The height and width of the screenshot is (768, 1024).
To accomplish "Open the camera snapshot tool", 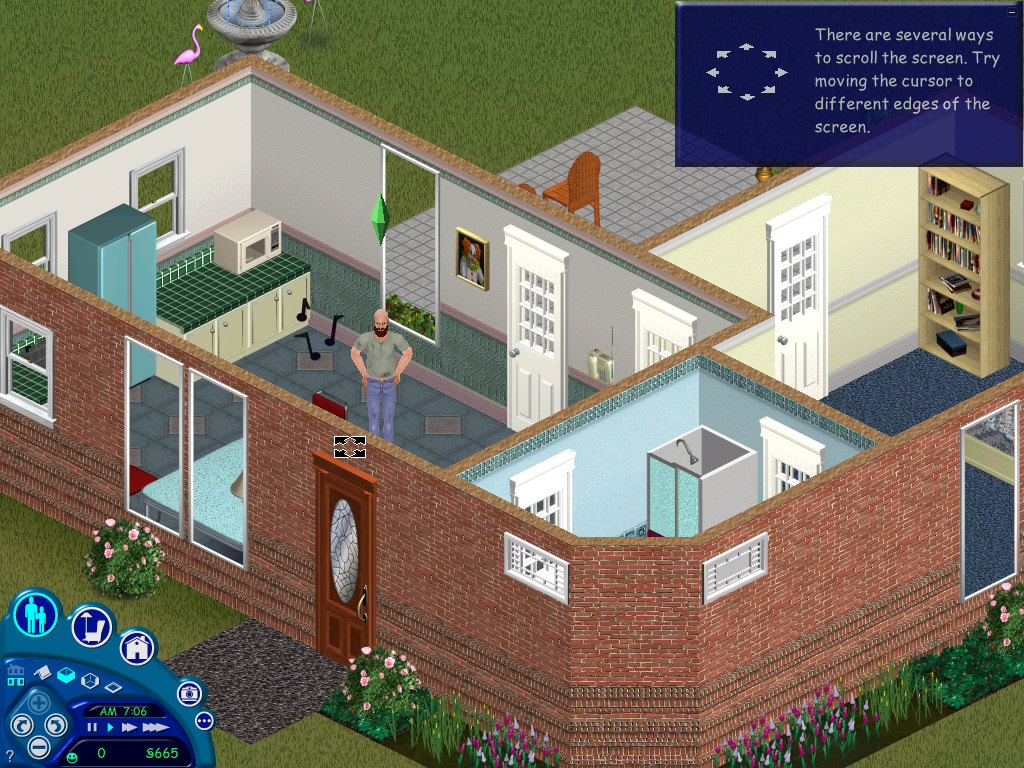I will click(x=188, y=692).
